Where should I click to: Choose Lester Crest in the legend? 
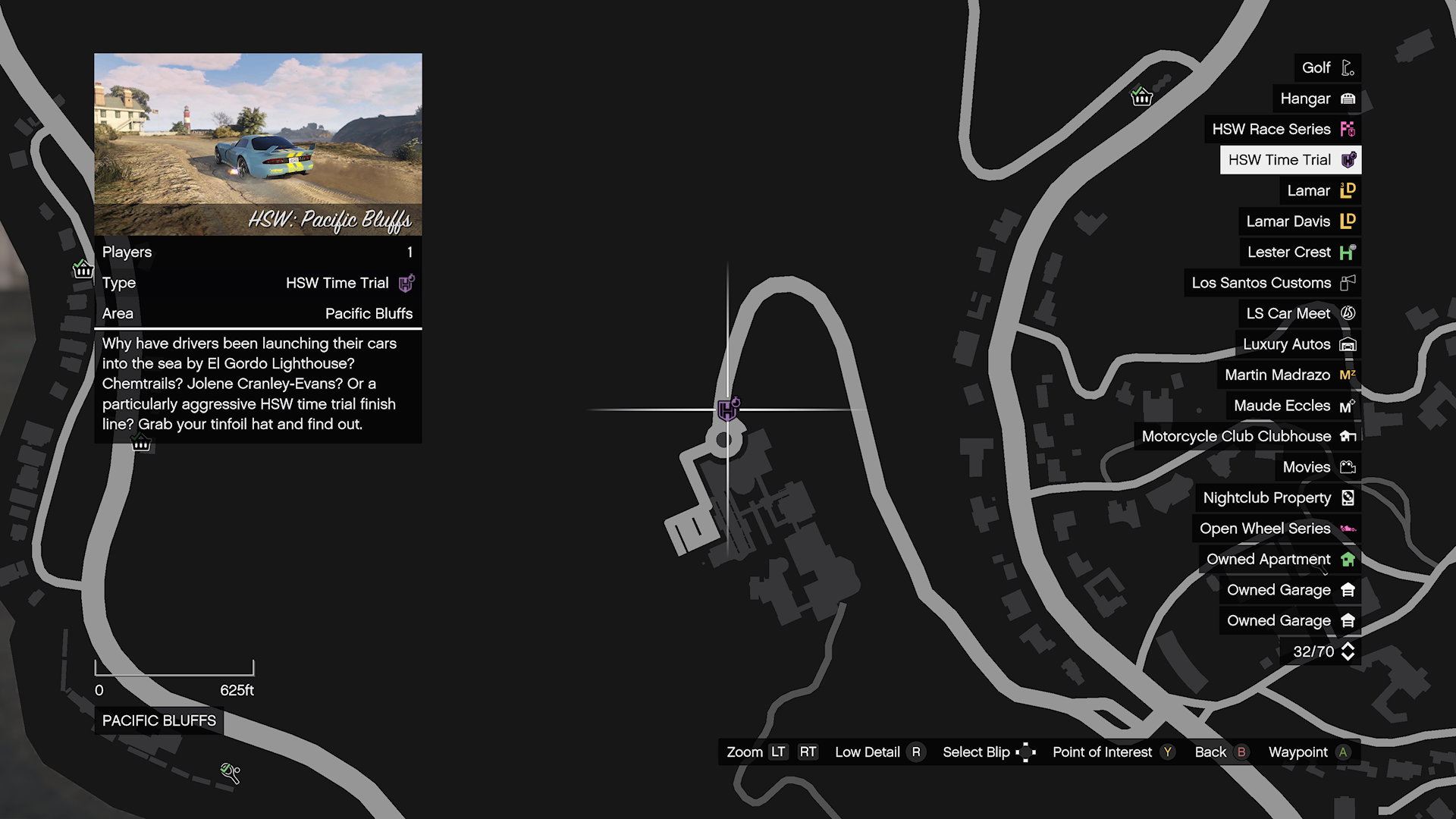click(x=1300, y=252)
